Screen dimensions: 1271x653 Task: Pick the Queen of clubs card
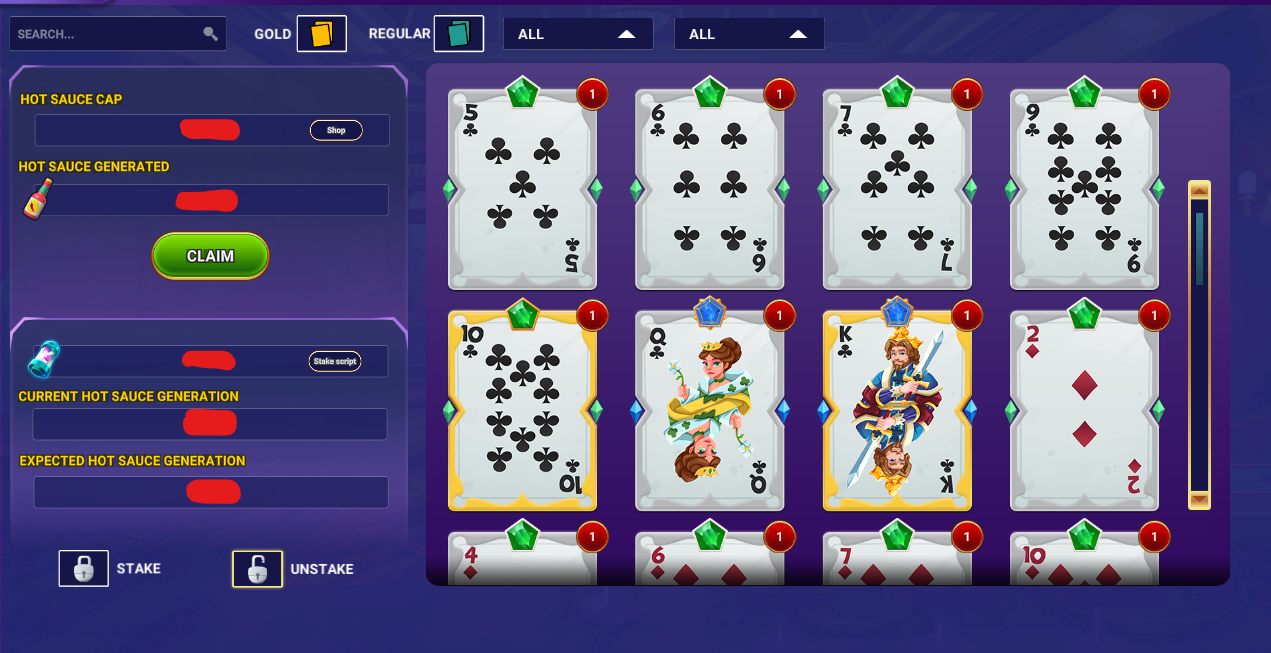(x=709, y=409)
